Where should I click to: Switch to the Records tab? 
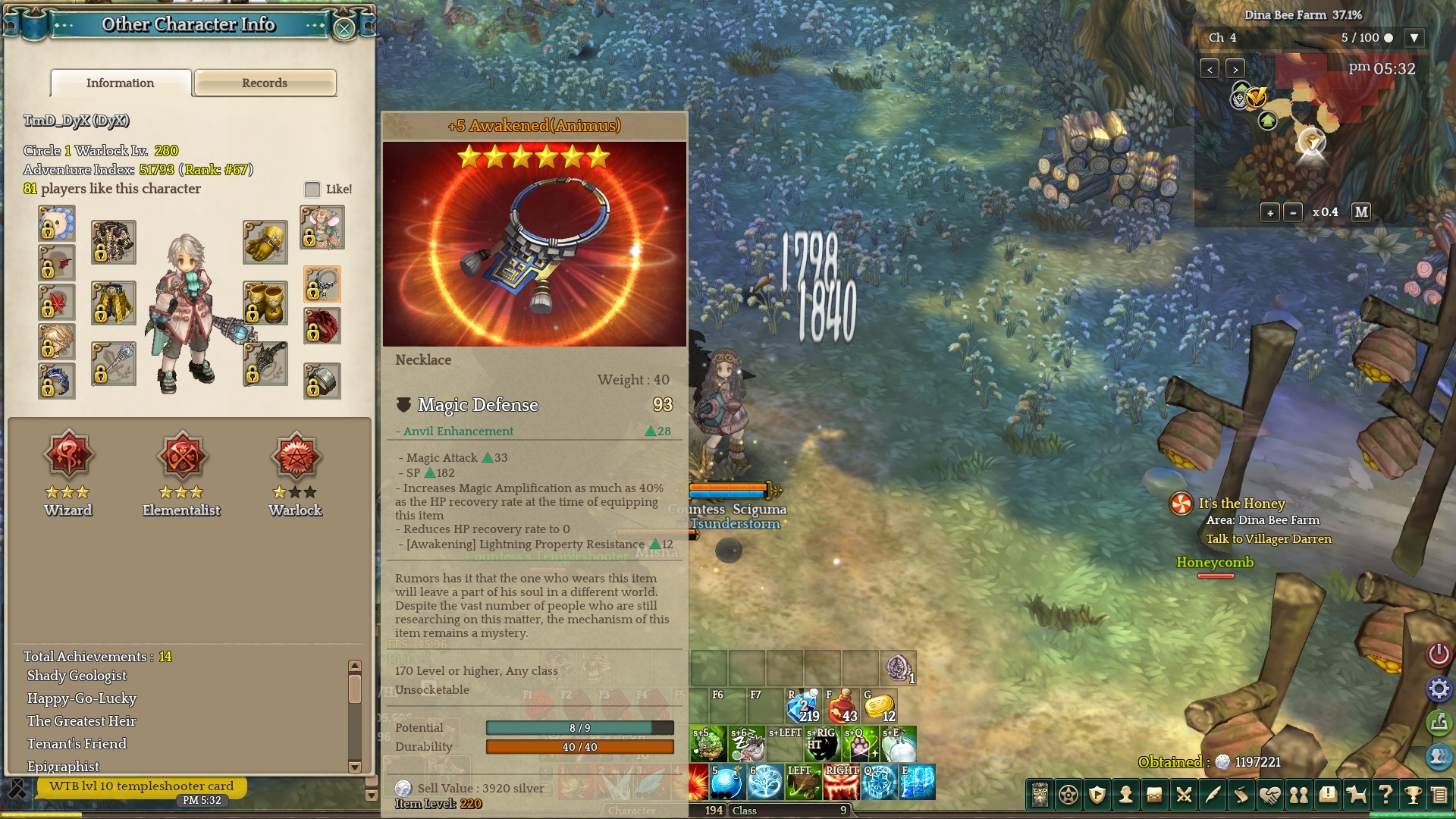tap(265, 83)
